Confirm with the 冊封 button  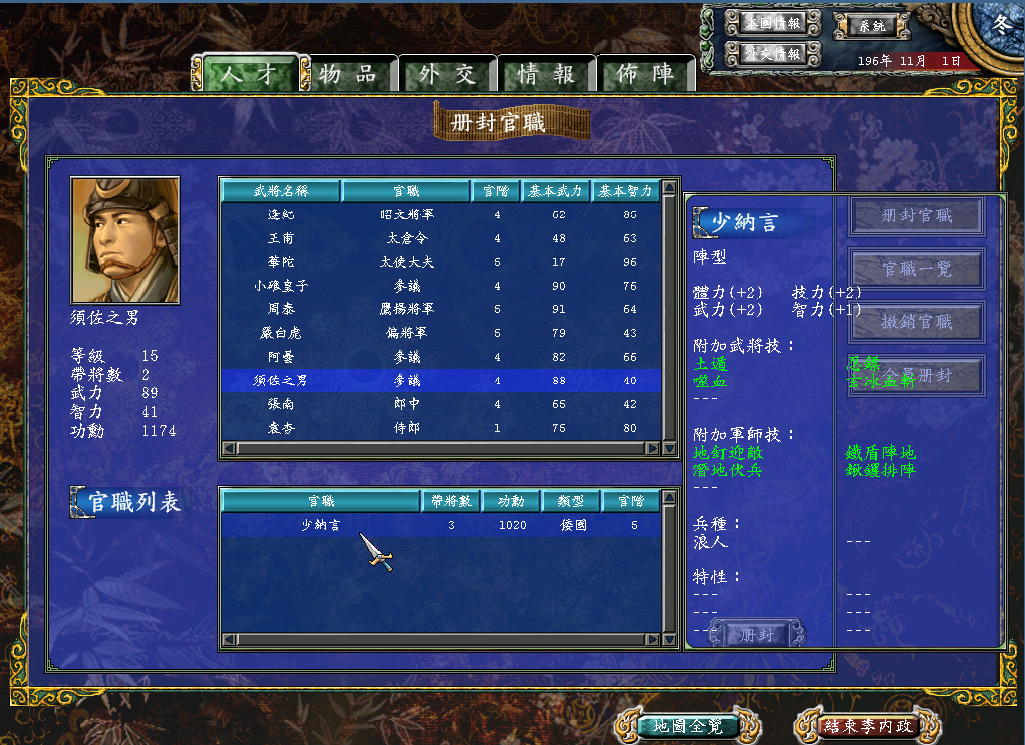[x=757, y=634]
